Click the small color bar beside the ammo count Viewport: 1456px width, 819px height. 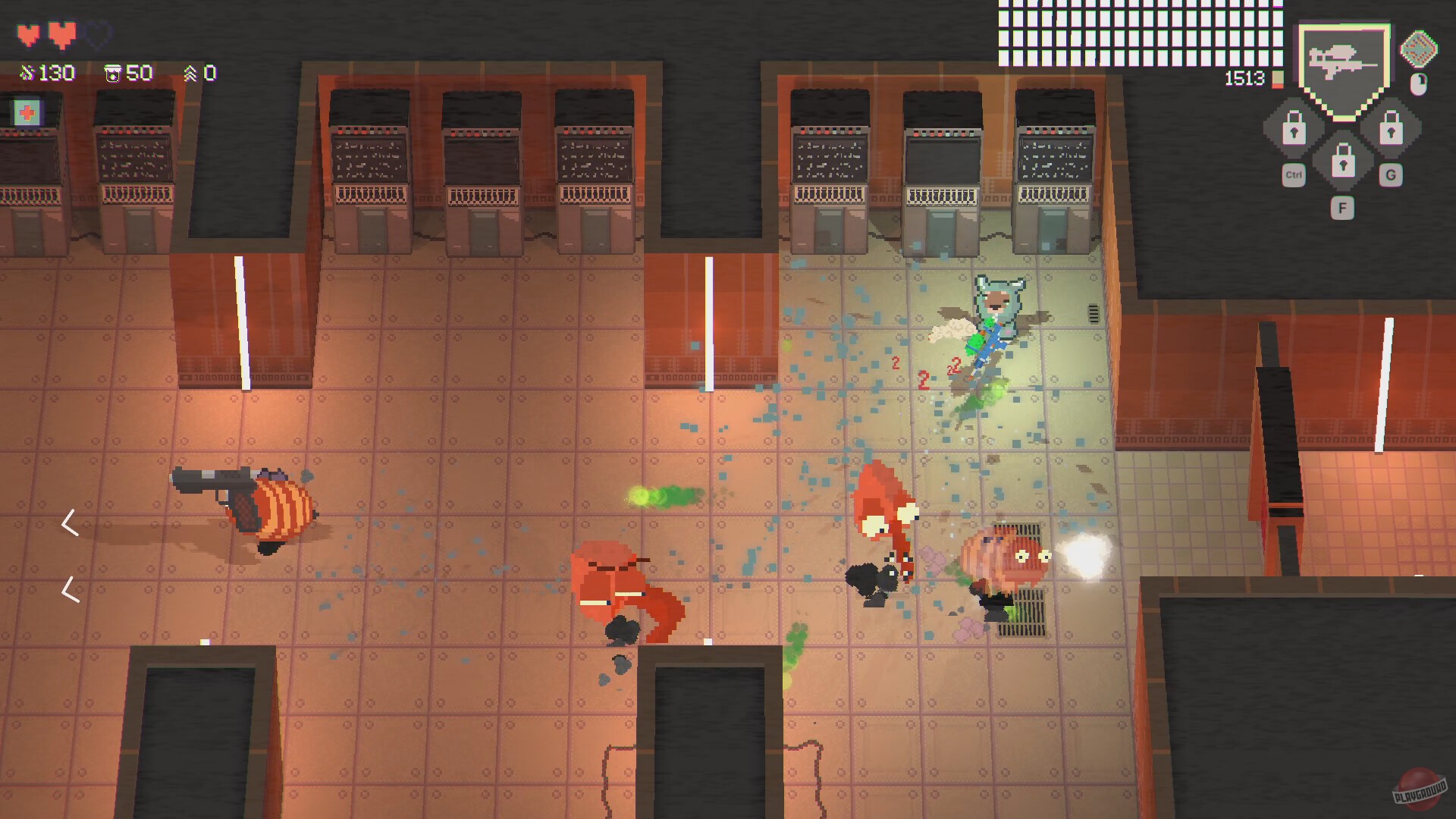coord(1276,79)
